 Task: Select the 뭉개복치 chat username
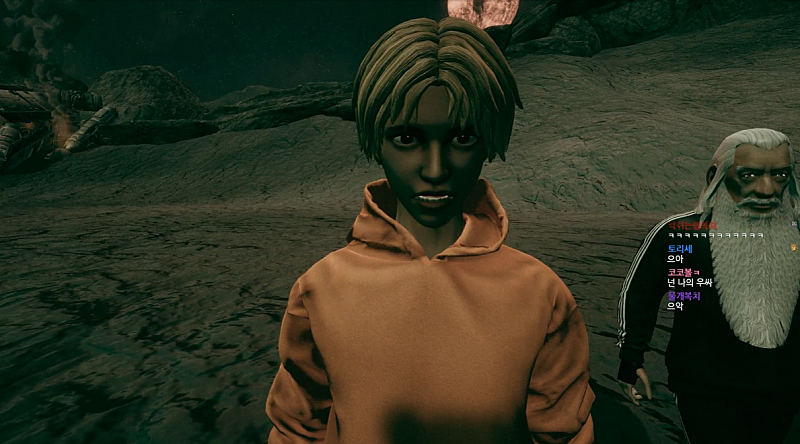685,295
